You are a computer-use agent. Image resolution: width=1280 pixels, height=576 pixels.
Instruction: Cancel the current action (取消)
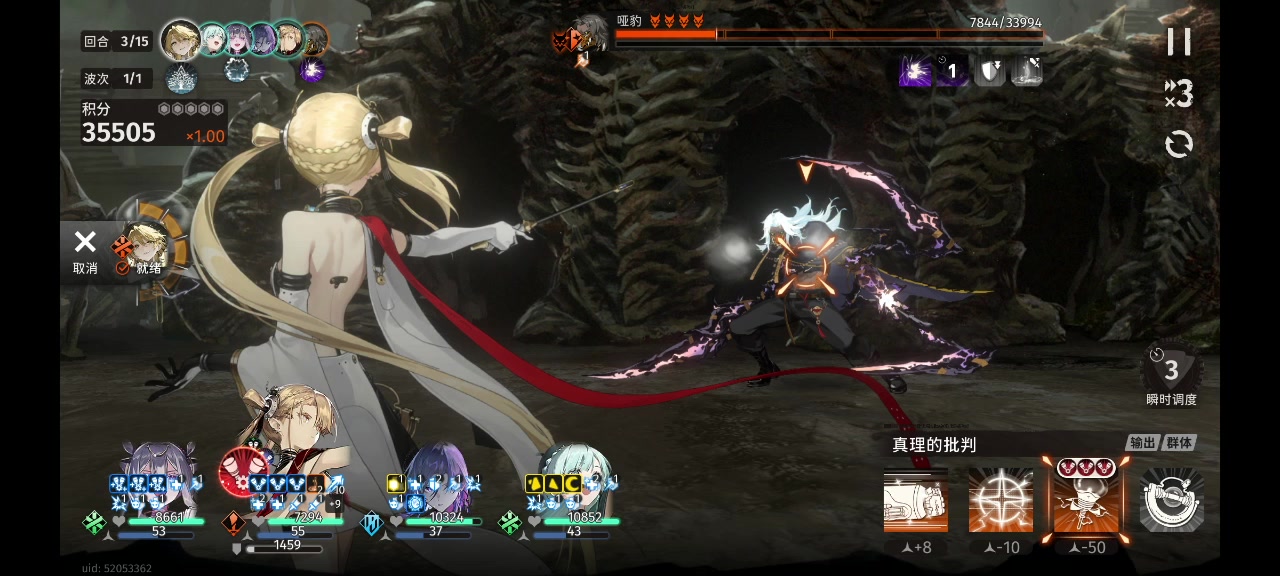click(85, 250)
